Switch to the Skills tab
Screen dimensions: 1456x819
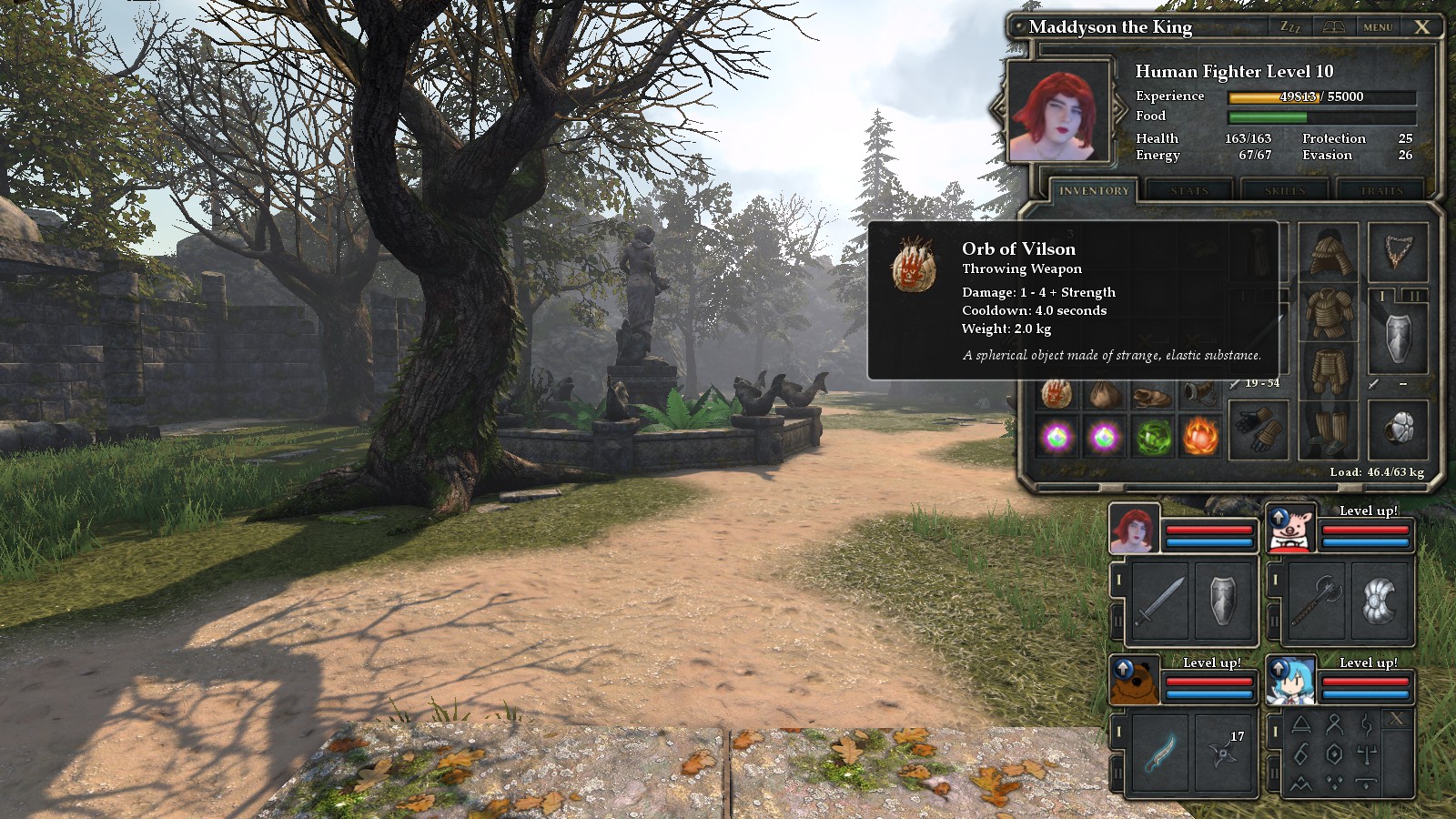click(1284, 191)
